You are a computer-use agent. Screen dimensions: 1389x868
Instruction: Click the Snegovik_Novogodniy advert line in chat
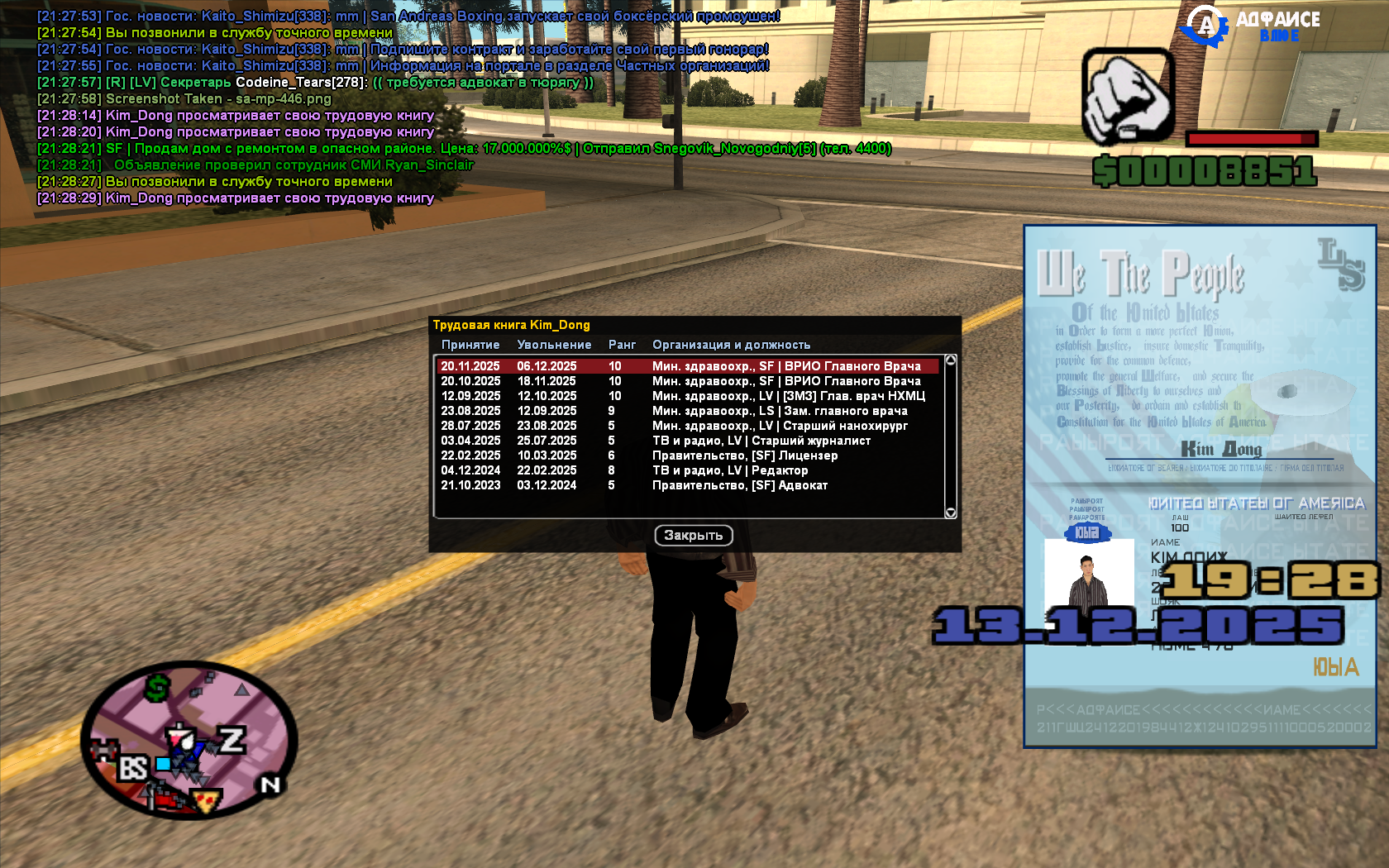tap(463, 150)
